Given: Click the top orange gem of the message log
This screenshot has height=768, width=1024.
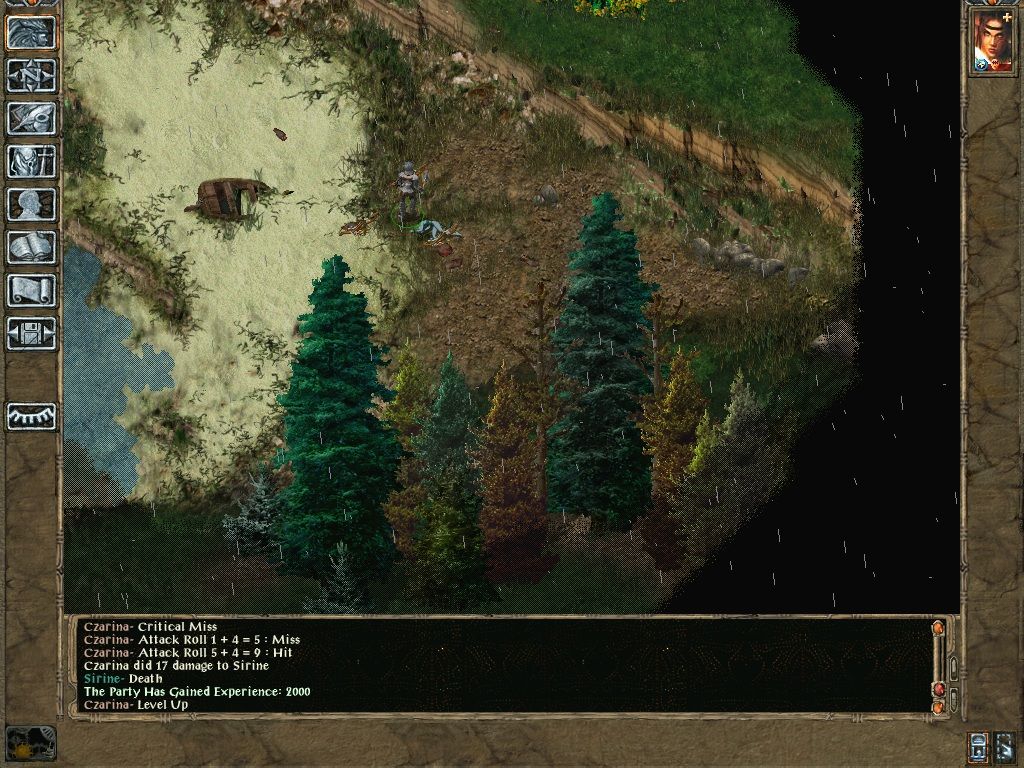Looking at the screenshot, I should 938,629.
